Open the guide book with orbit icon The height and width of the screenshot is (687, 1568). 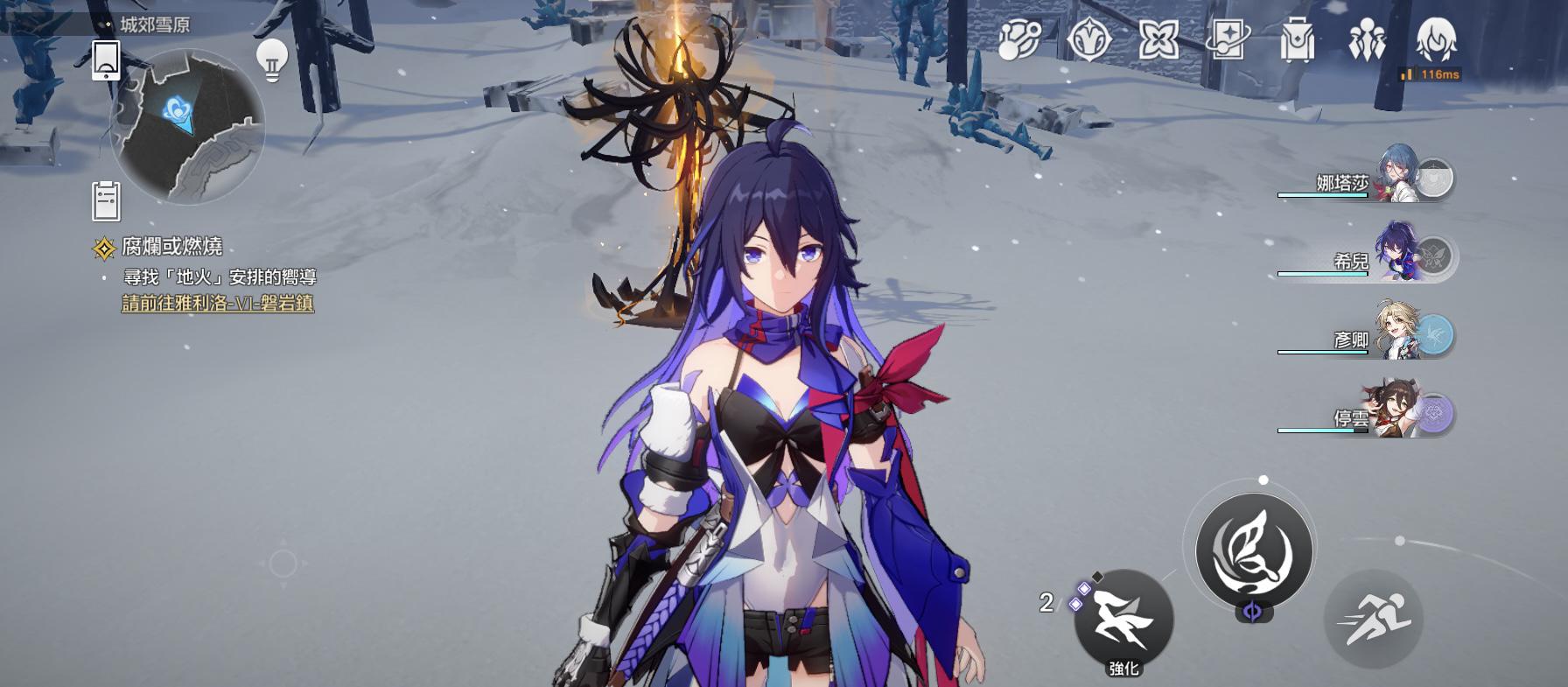[x=1227, y=40]
